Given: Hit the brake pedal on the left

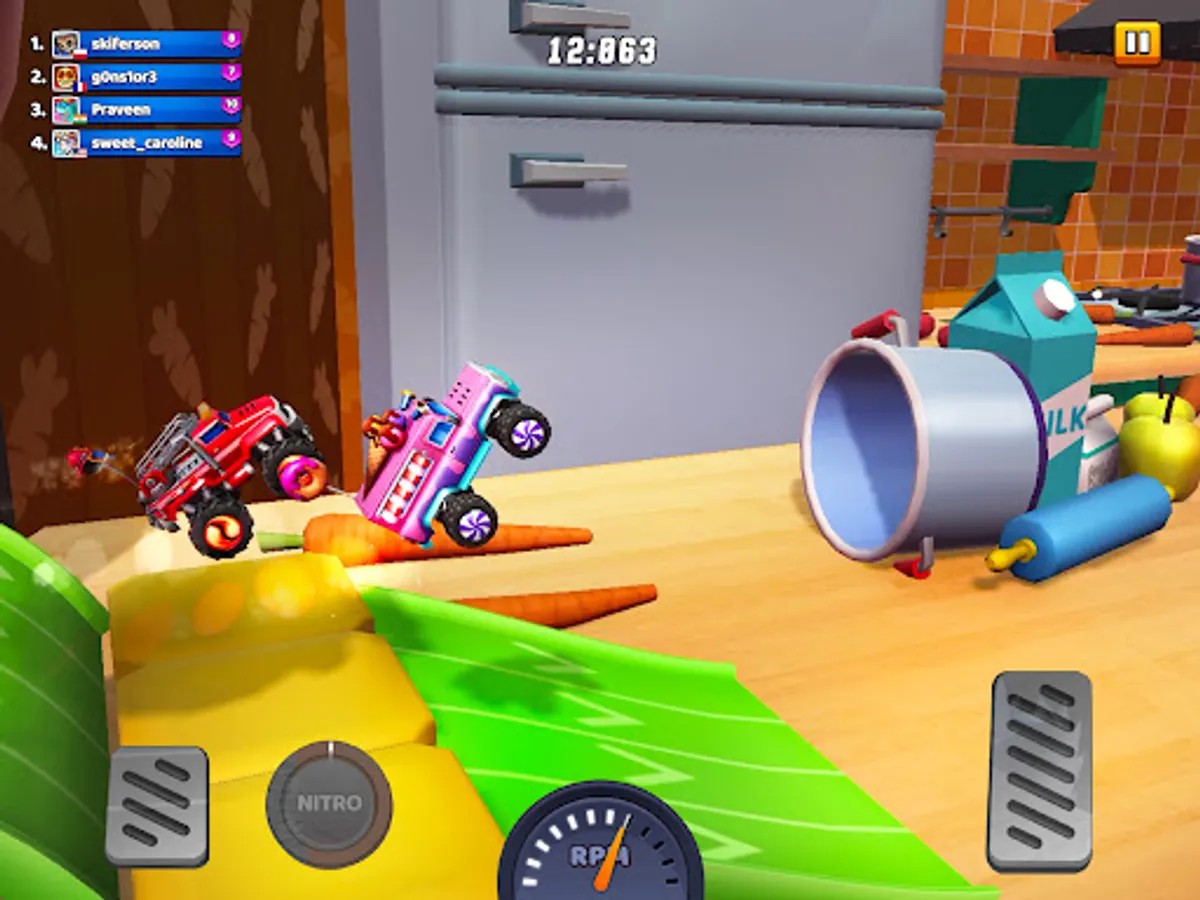Looking at the screenshot, I should coord(157,806).
